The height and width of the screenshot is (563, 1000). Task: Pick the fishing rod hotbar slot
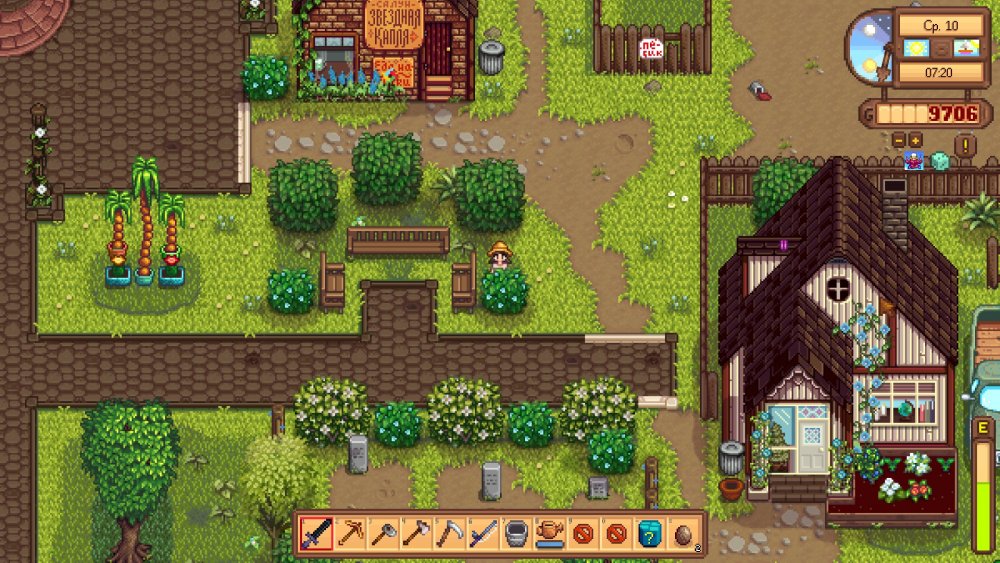[482, 533]
